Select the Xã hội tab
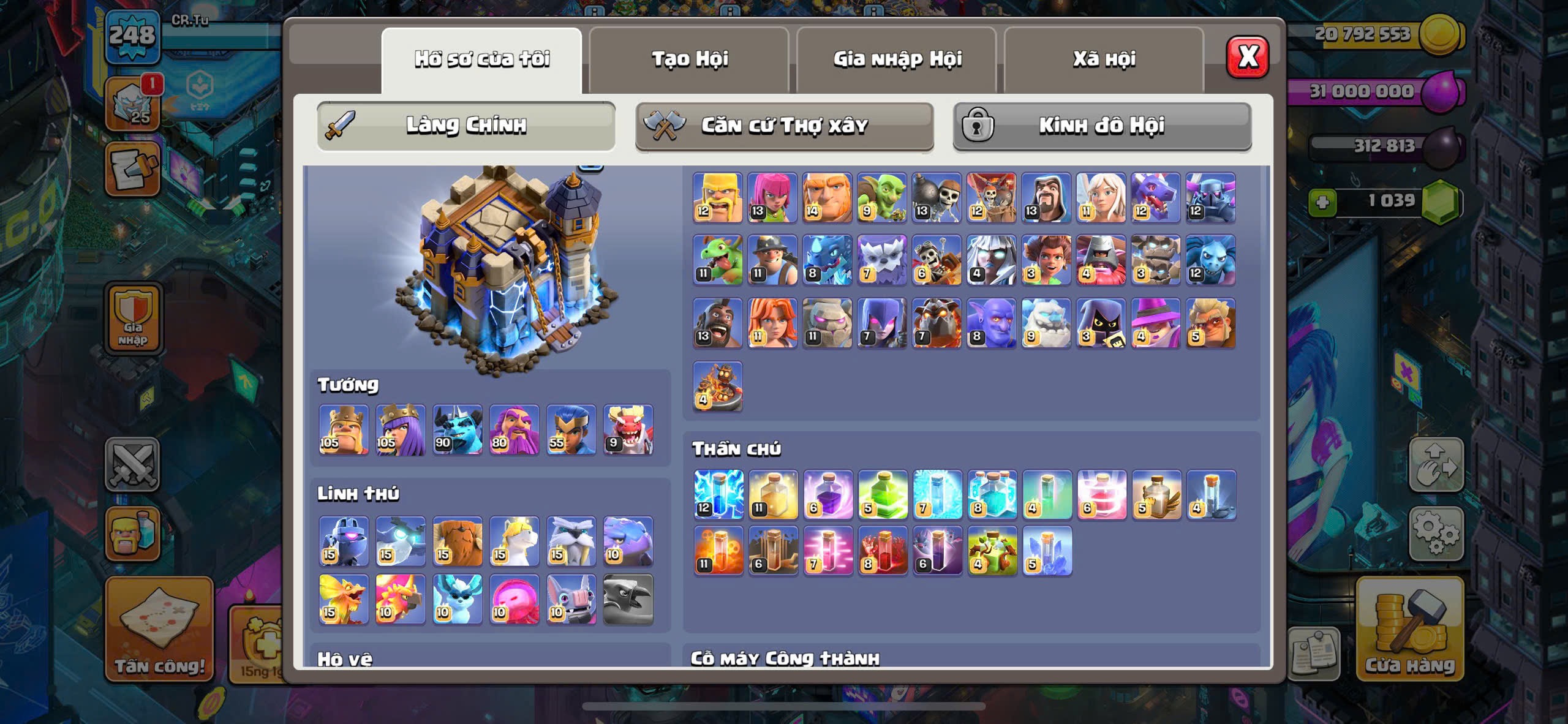This screenshot has width=1568, height=724. click(x=1104, y=59)
